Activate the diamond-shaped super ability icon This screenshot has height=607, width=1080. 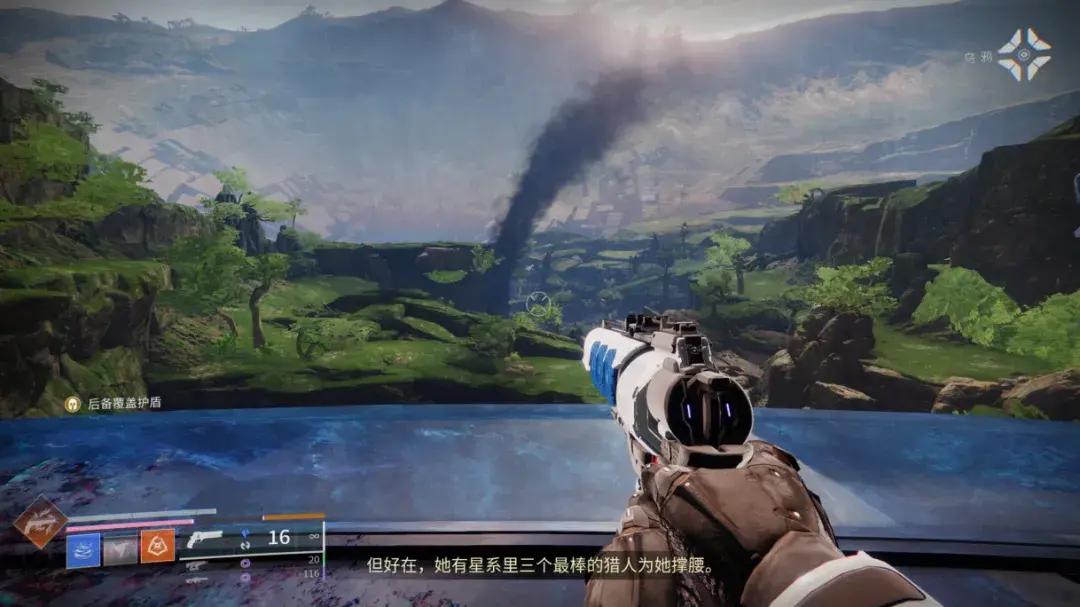pyautogui.click(x=41, y=522)
